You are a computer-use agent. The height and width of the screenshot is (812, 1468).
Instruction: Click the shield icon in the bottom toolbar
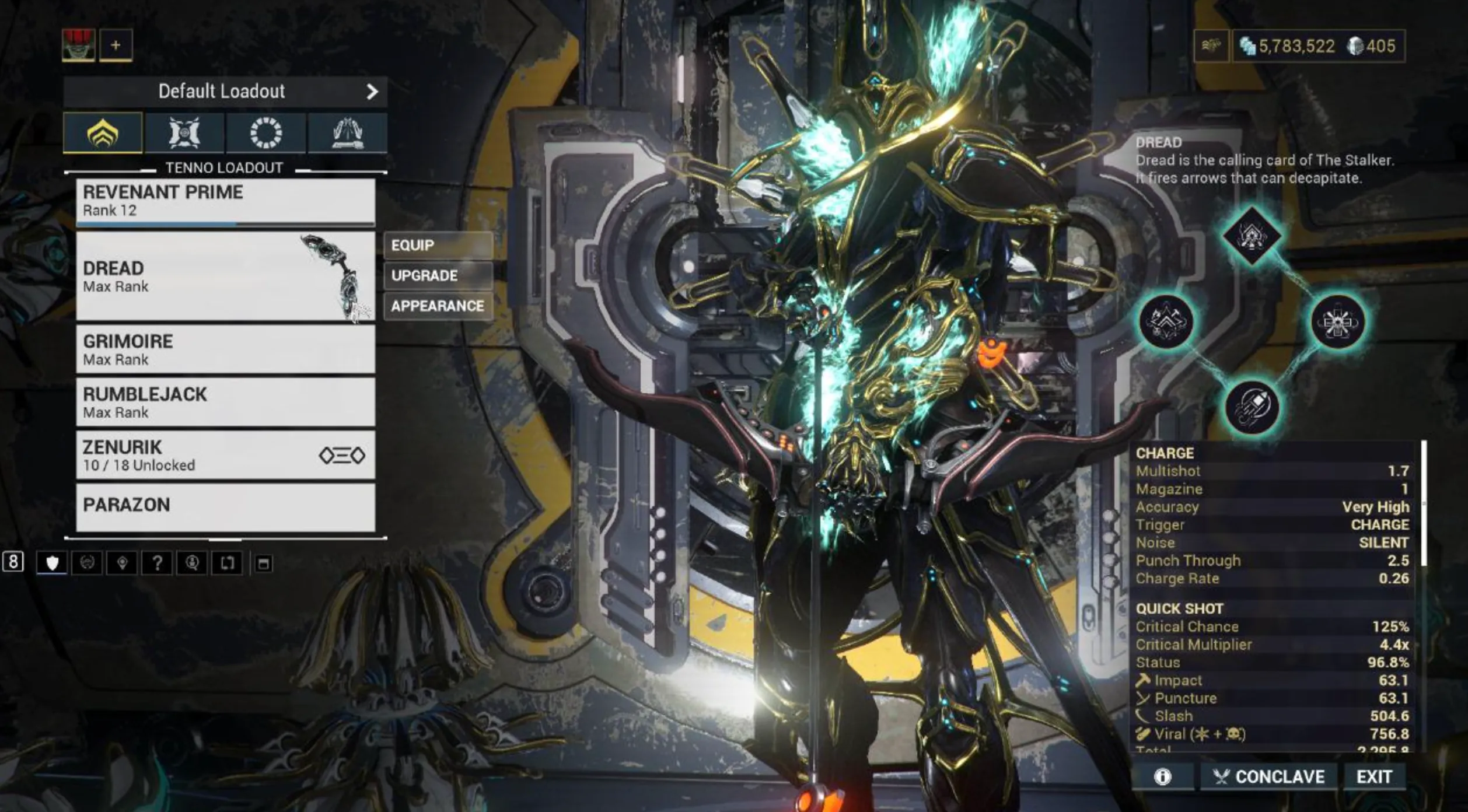tap(52, 562)
